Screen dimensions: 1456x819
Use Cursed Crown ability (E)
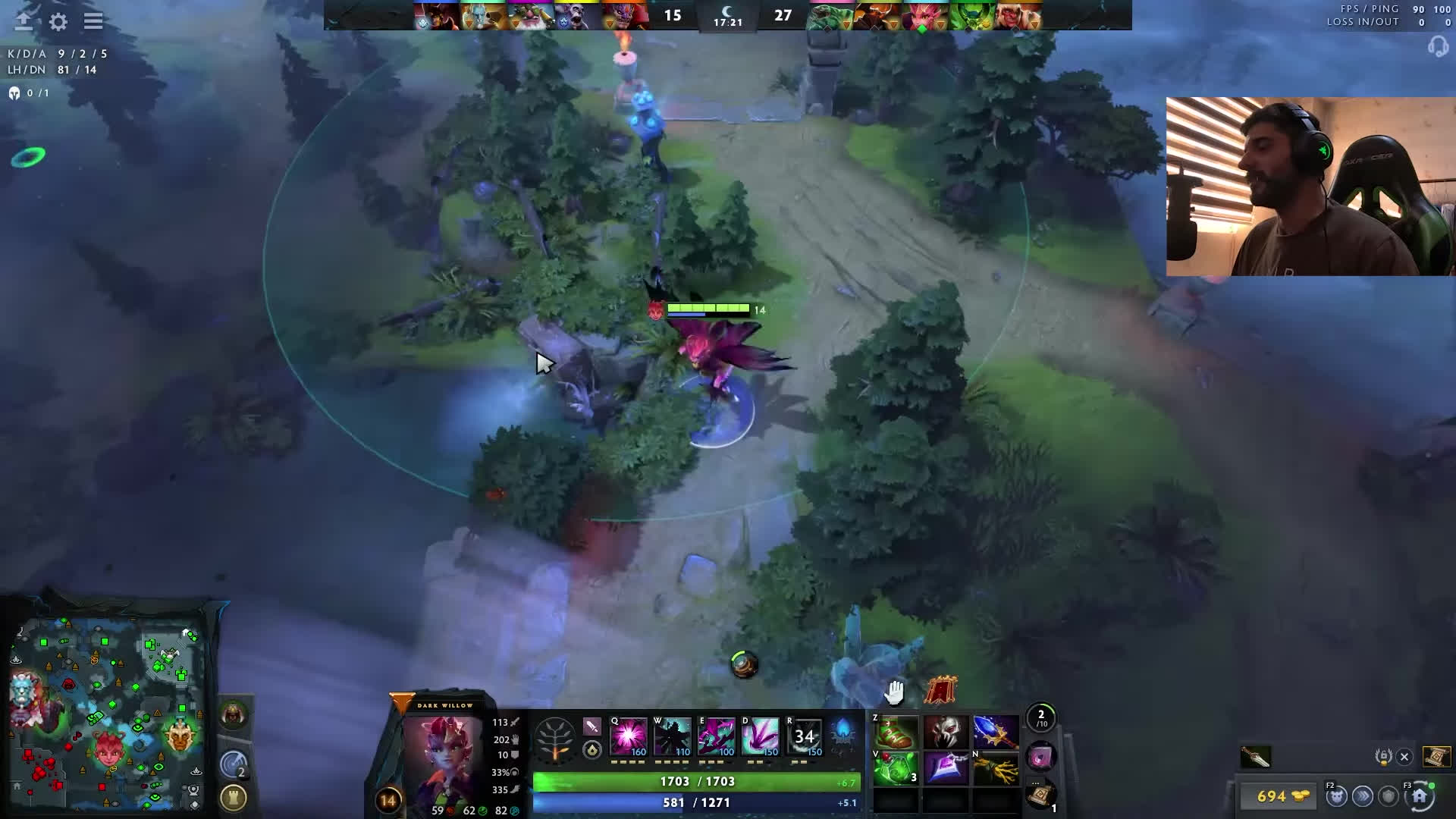(x=717, y=736)
